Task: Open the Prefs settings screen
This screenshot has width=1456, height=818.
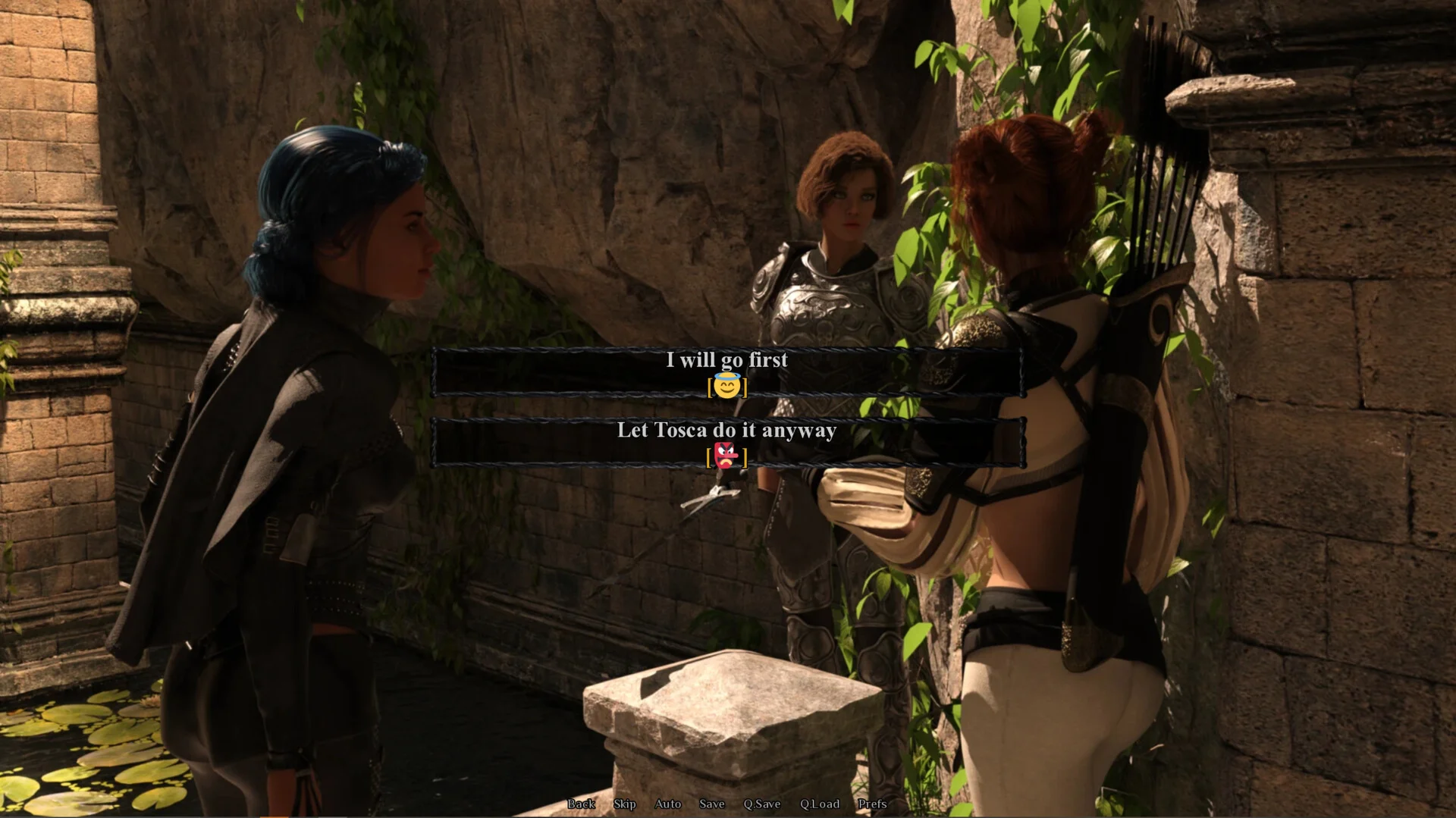Action: [x=871, y=804]
